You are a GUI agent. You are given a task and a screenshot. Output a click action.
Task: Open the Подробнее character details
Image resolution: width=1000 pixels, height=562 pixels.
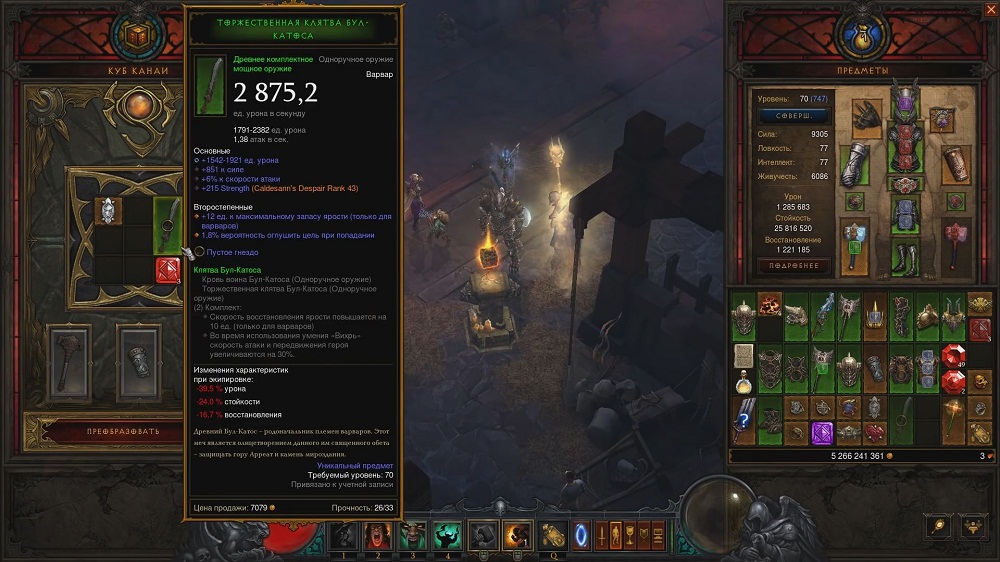click(x=793, y=266)
